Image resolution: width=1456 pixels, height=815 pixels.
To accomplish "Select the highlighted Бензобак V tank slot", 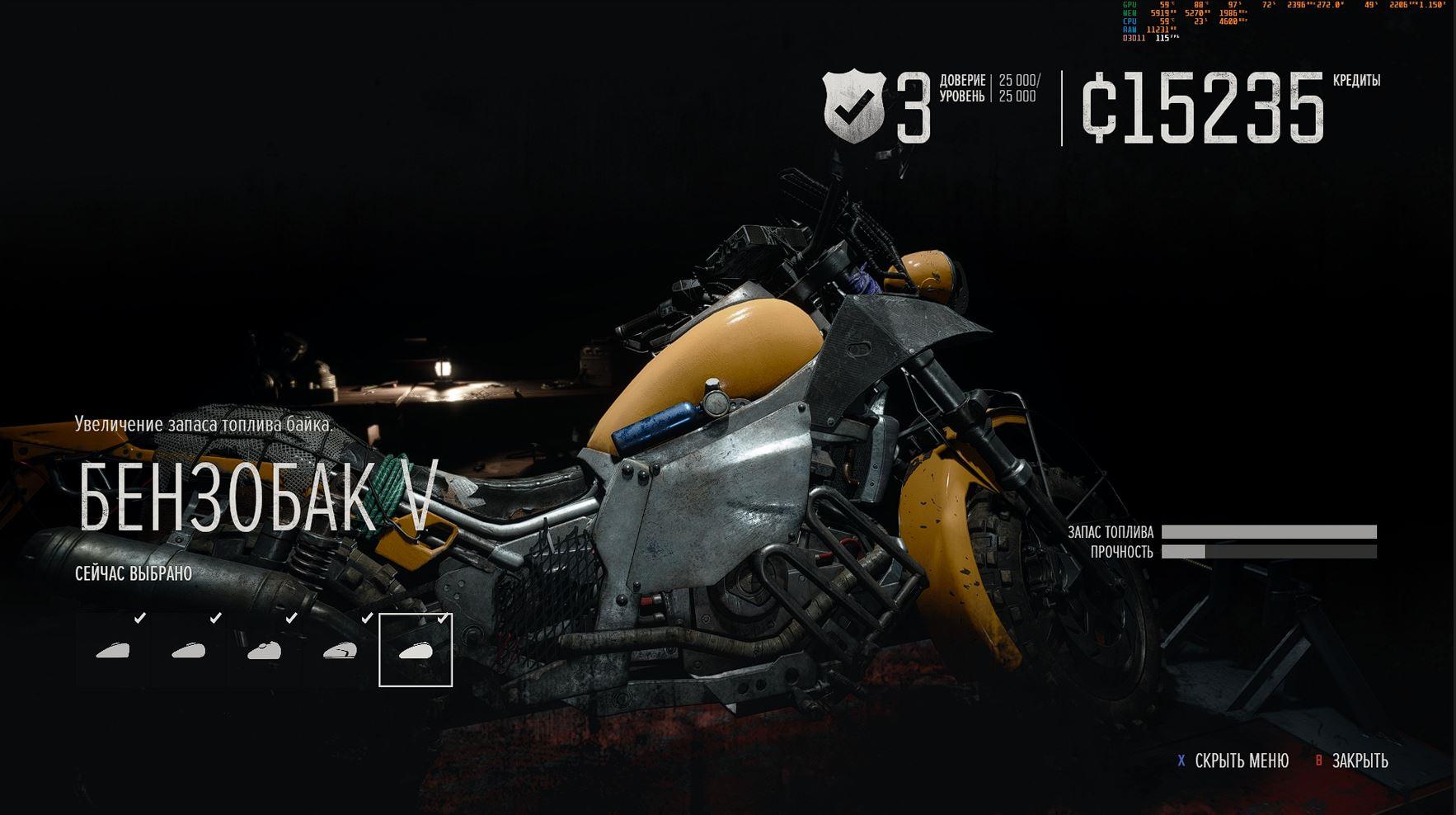I will 416,650.
